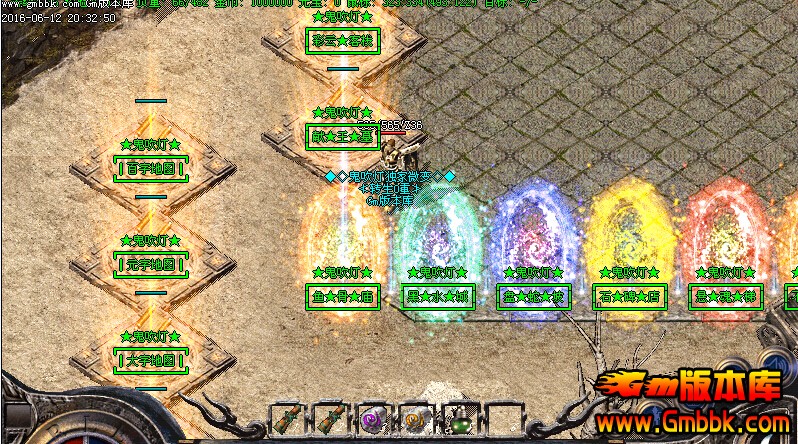Choose the 黑★水★城 portal label
The width and height of the screenshot is (798, 444).
coord(438,296)
